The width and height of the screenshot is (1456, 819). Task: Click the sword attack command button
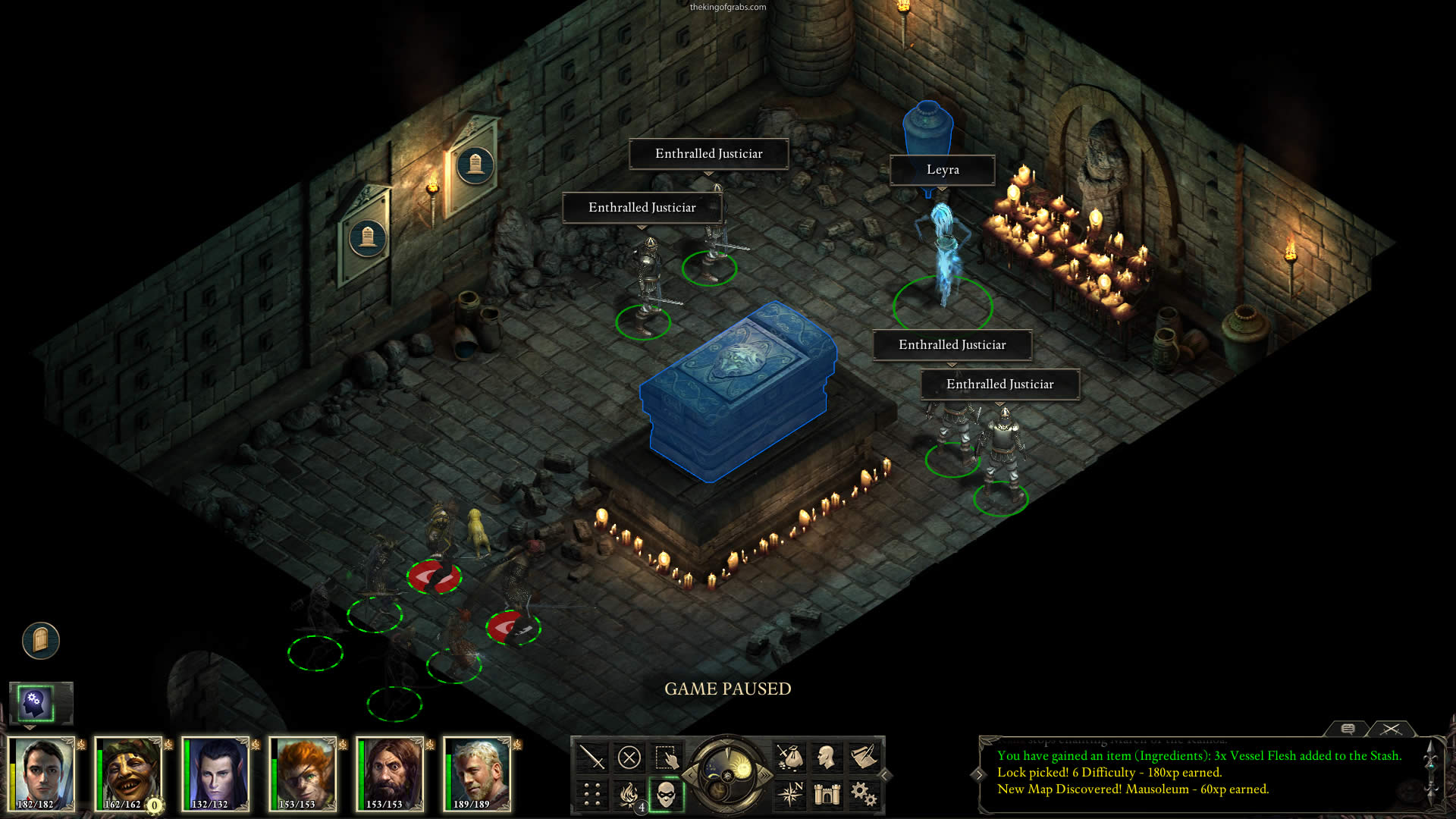coord(591,757)
